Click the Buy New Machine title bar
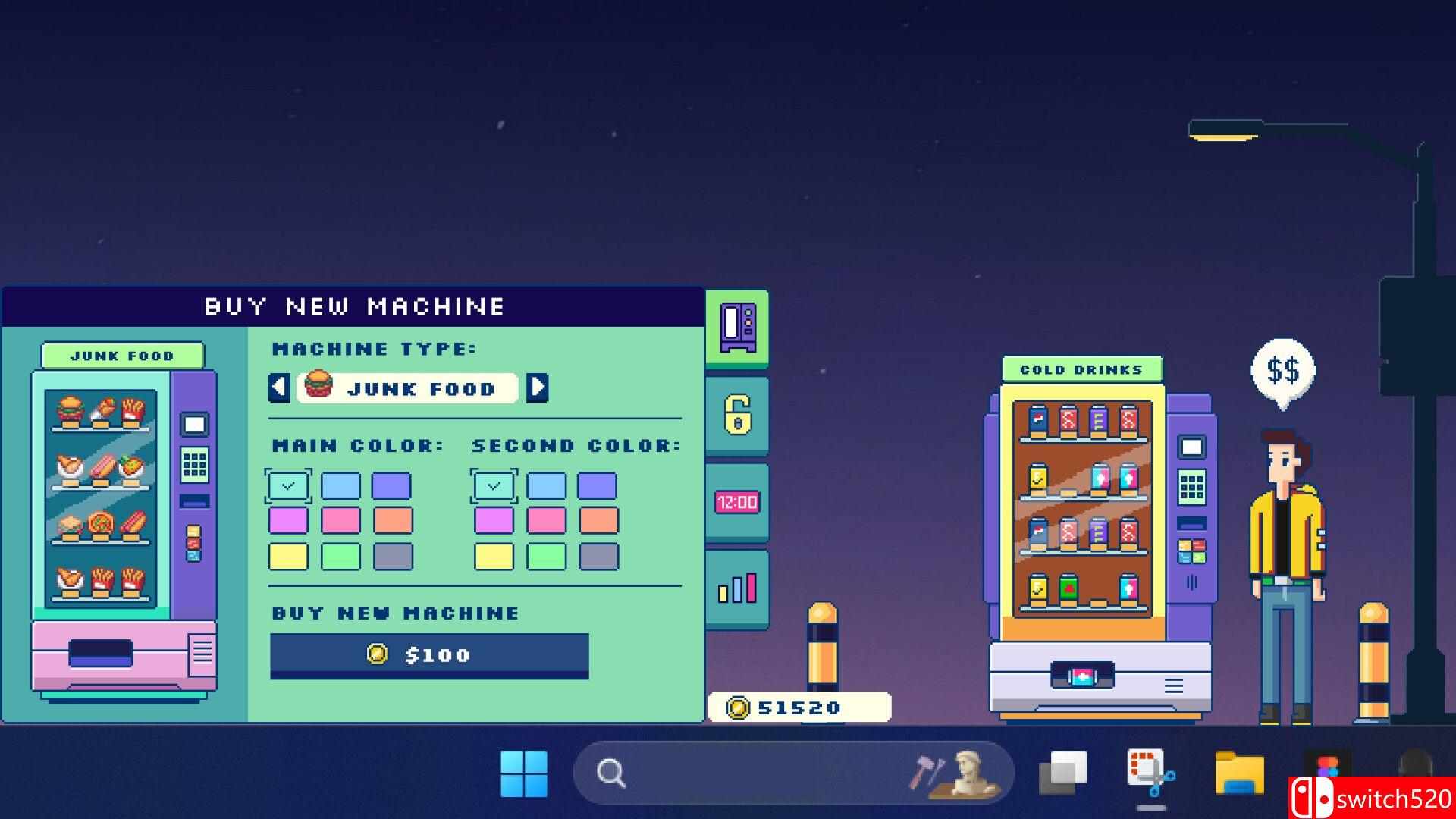1456x819 pixels. (353, 306)
